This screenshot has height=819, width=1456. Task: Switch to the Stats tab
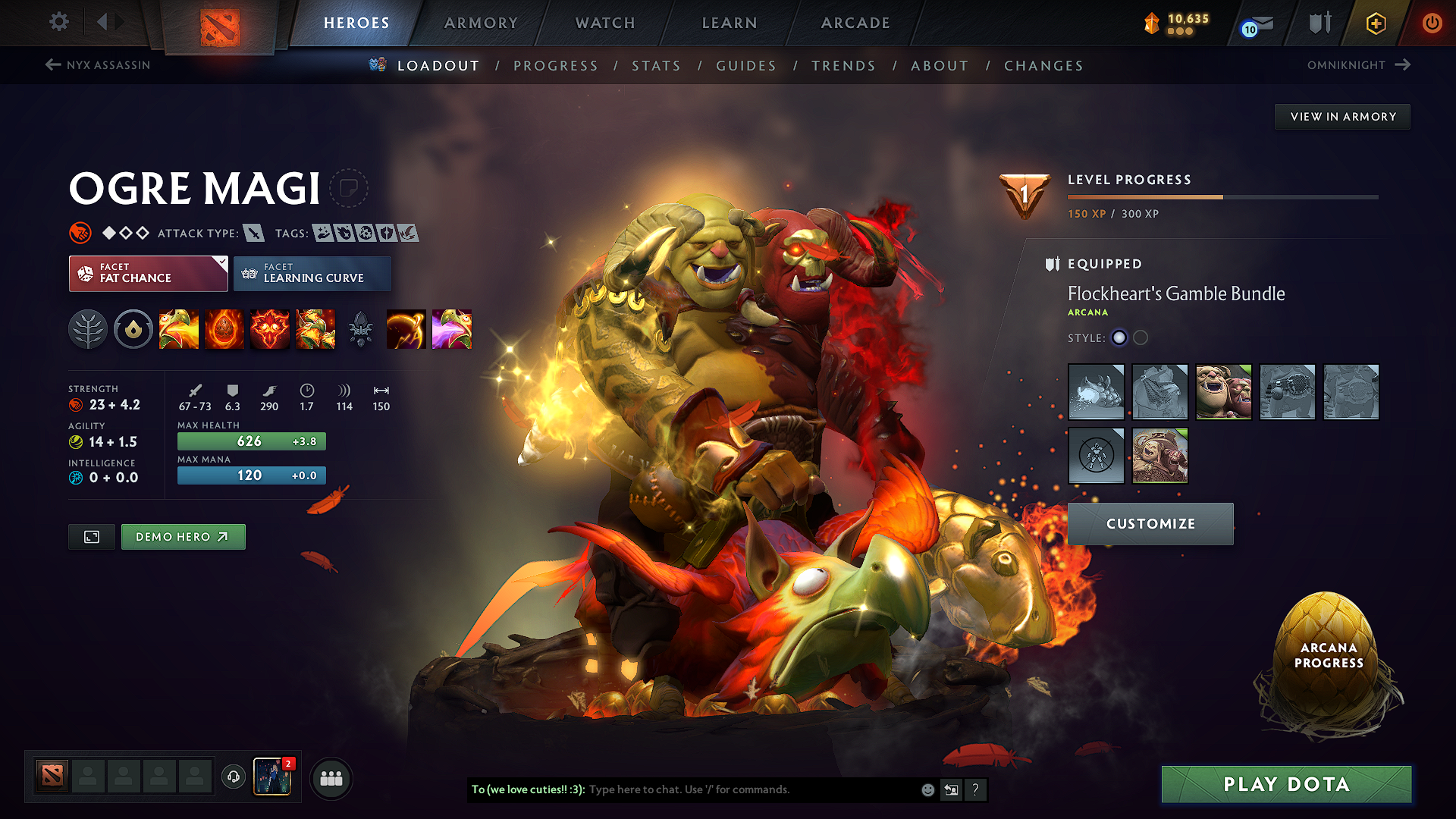click(x=657, y=66)
